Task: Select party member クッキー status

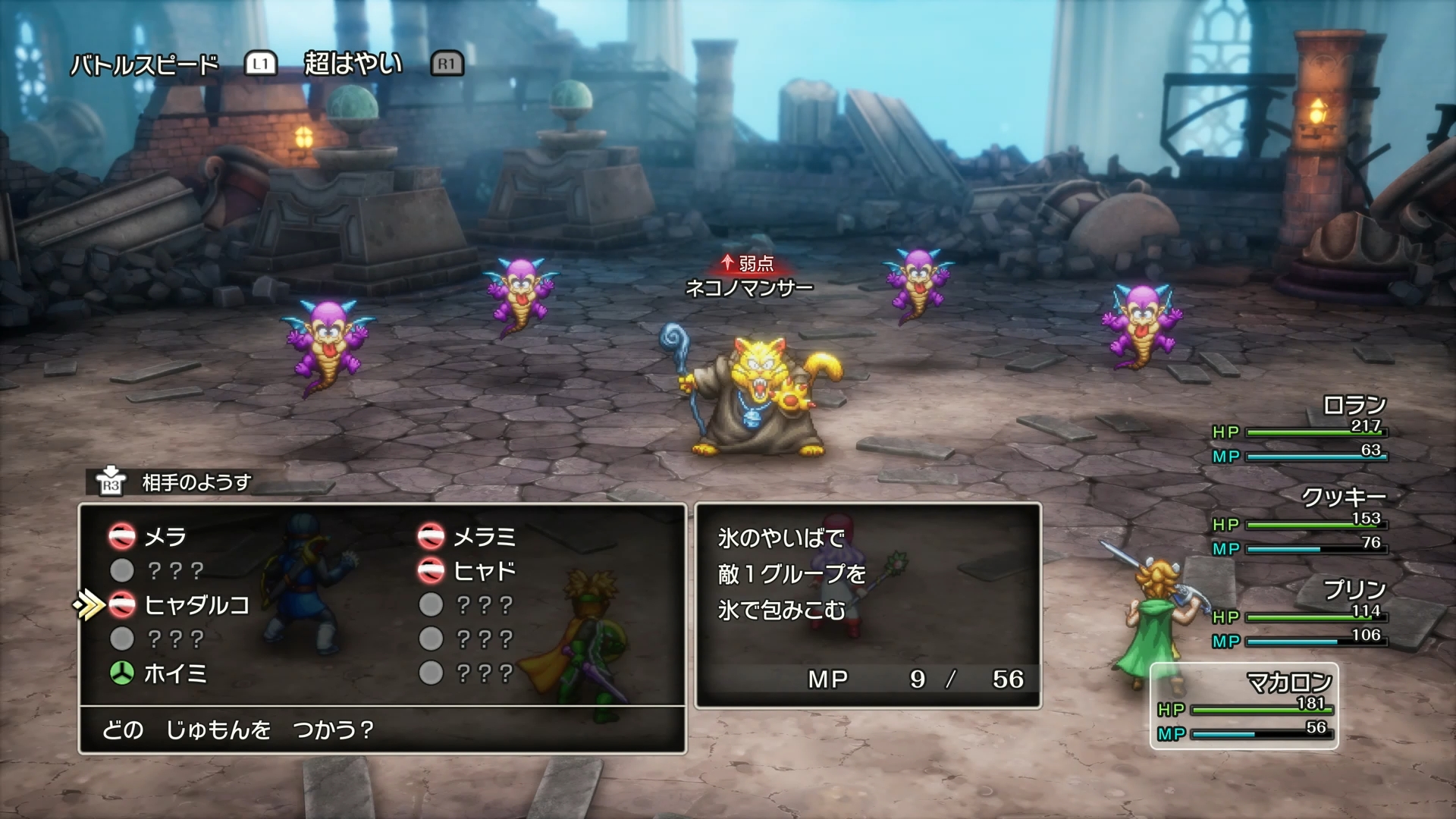Action: (1300, 522)
